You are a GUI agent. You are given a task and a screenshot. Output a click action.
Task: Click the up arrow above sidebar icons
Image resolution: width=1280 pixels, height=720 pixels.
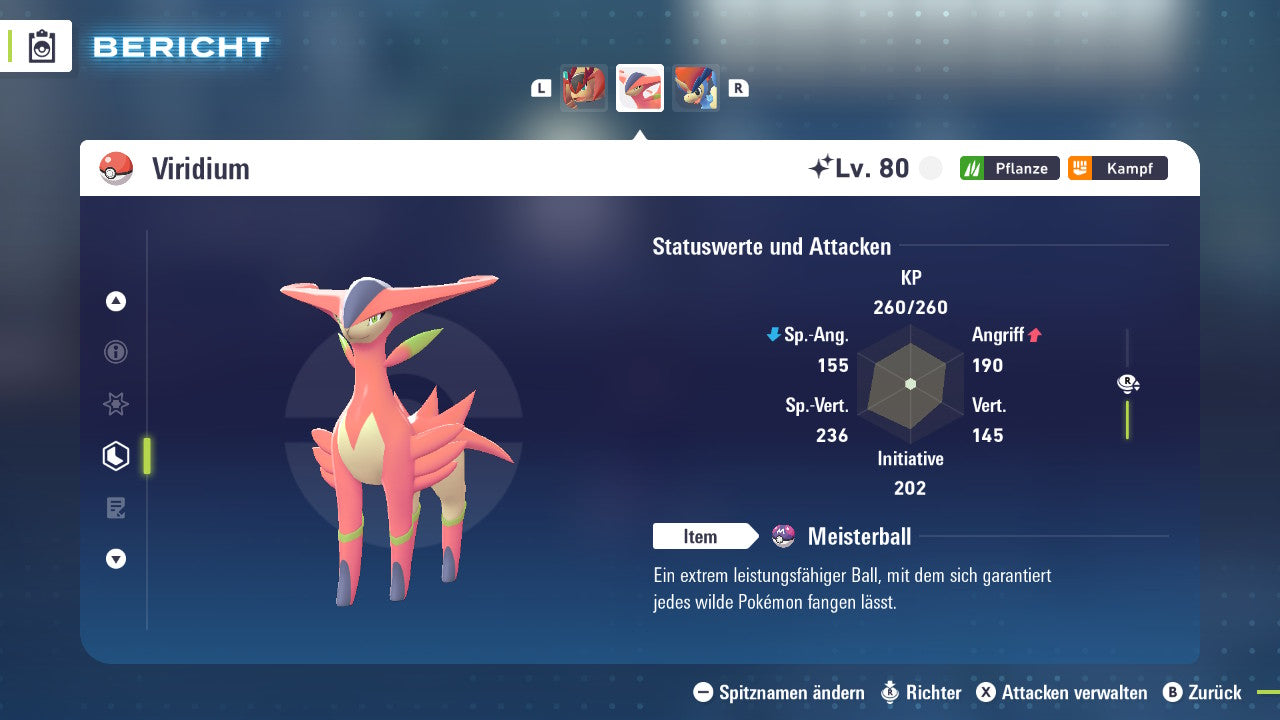(115, 301)
